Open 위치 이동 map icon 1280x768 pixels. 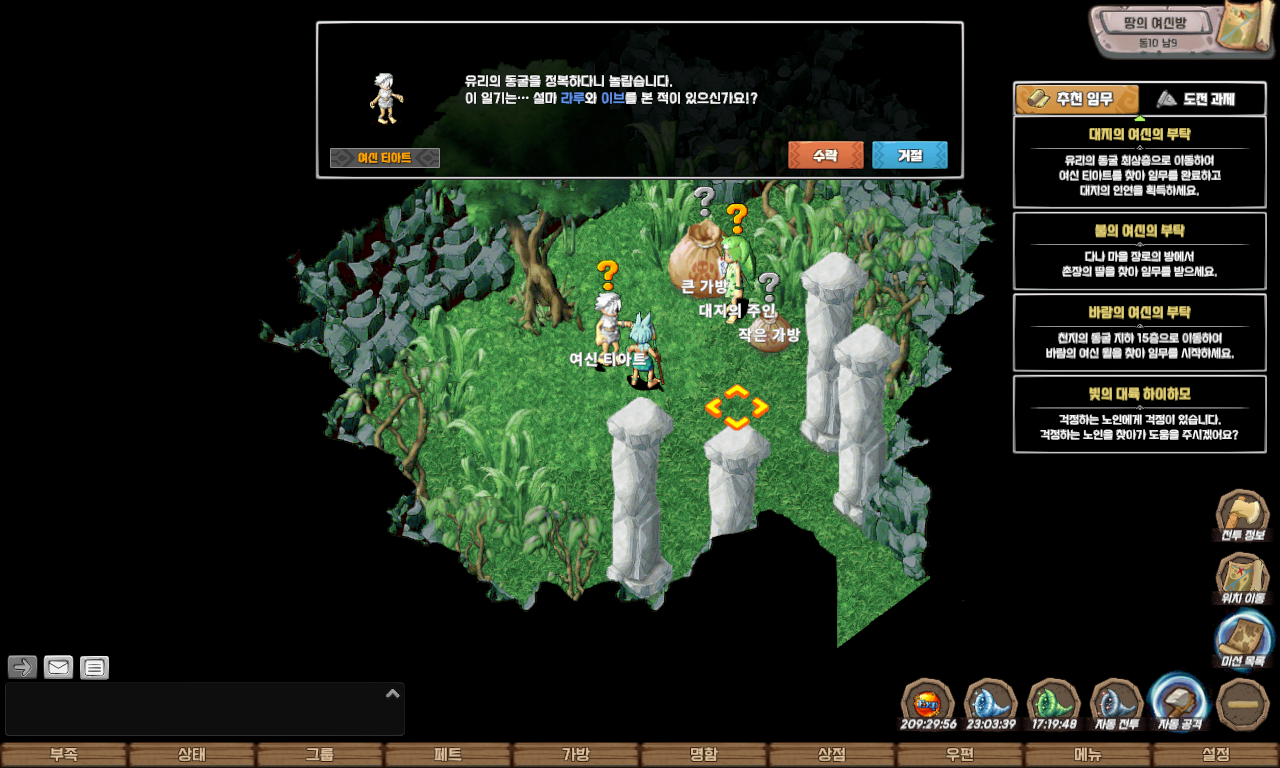(1242, 579)
